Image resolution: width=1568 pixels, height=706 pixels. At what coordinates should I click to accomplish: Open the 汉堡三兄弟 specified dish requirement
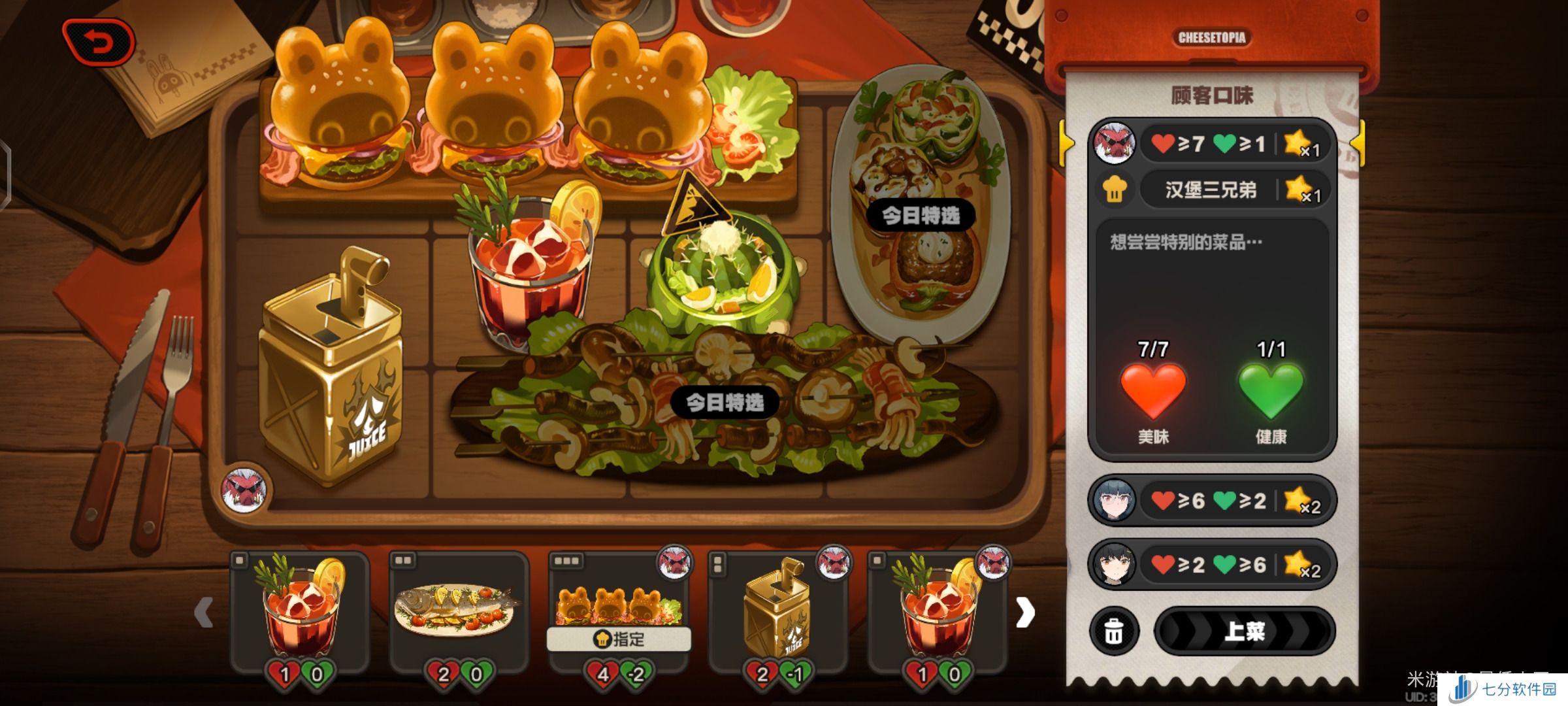click(x=1211, y=190)
